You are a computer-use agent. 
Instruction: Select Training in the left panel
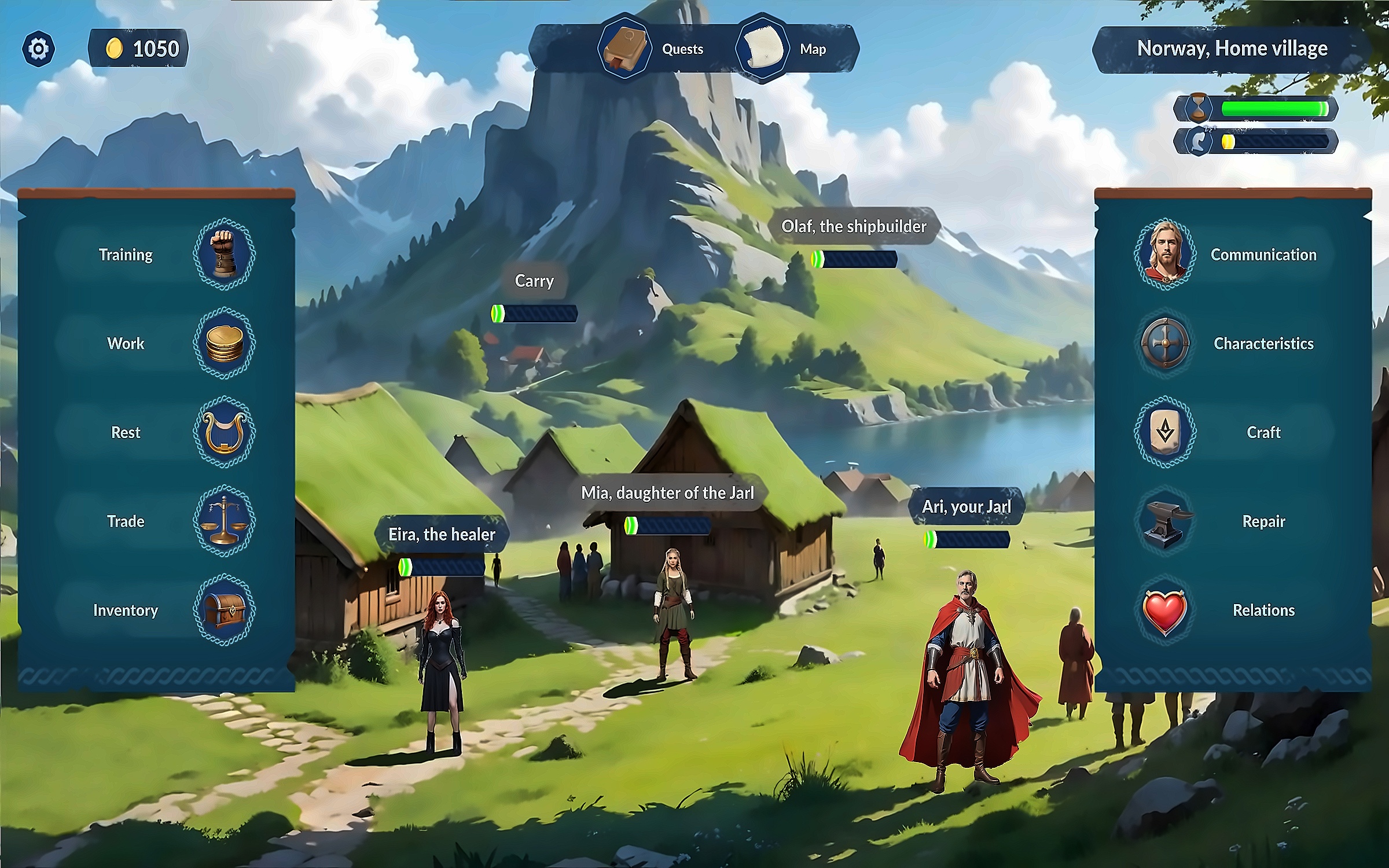click(x=224, y=255)
